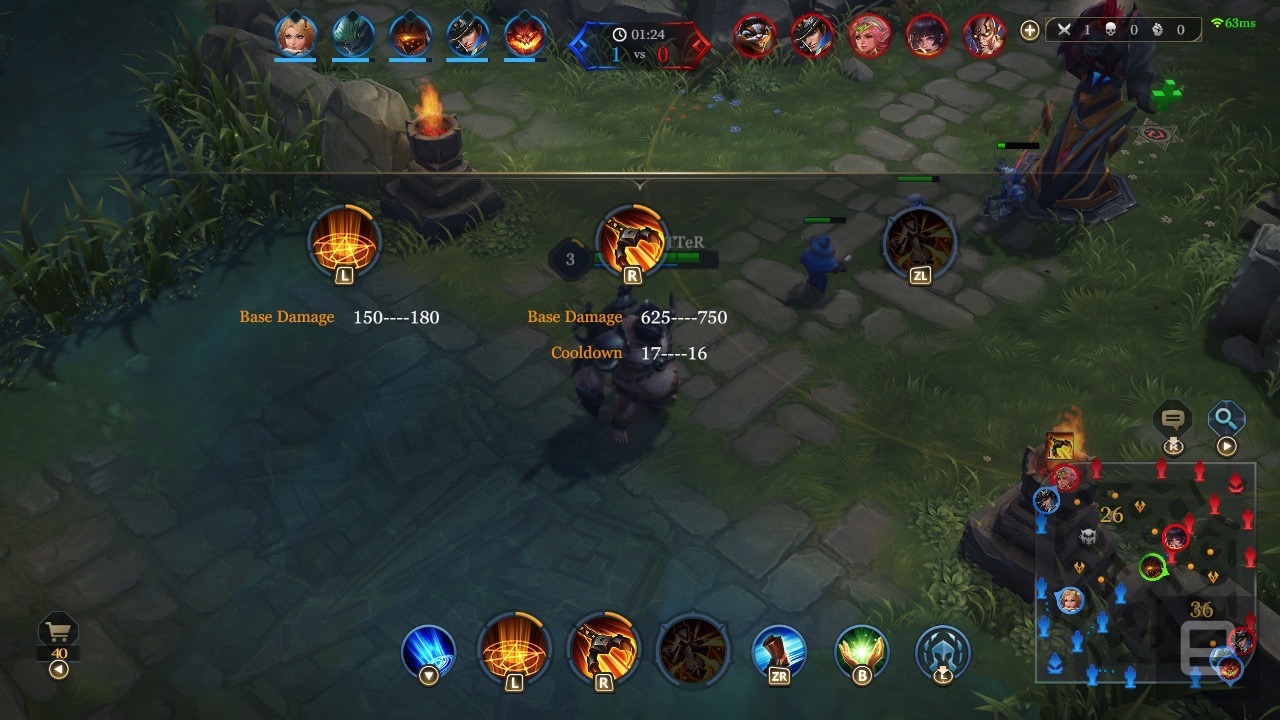Select the pumpkin-faced ally hero portrait
The height and width of the screenshot is (720, 1280).
click(x=525, y=35)
